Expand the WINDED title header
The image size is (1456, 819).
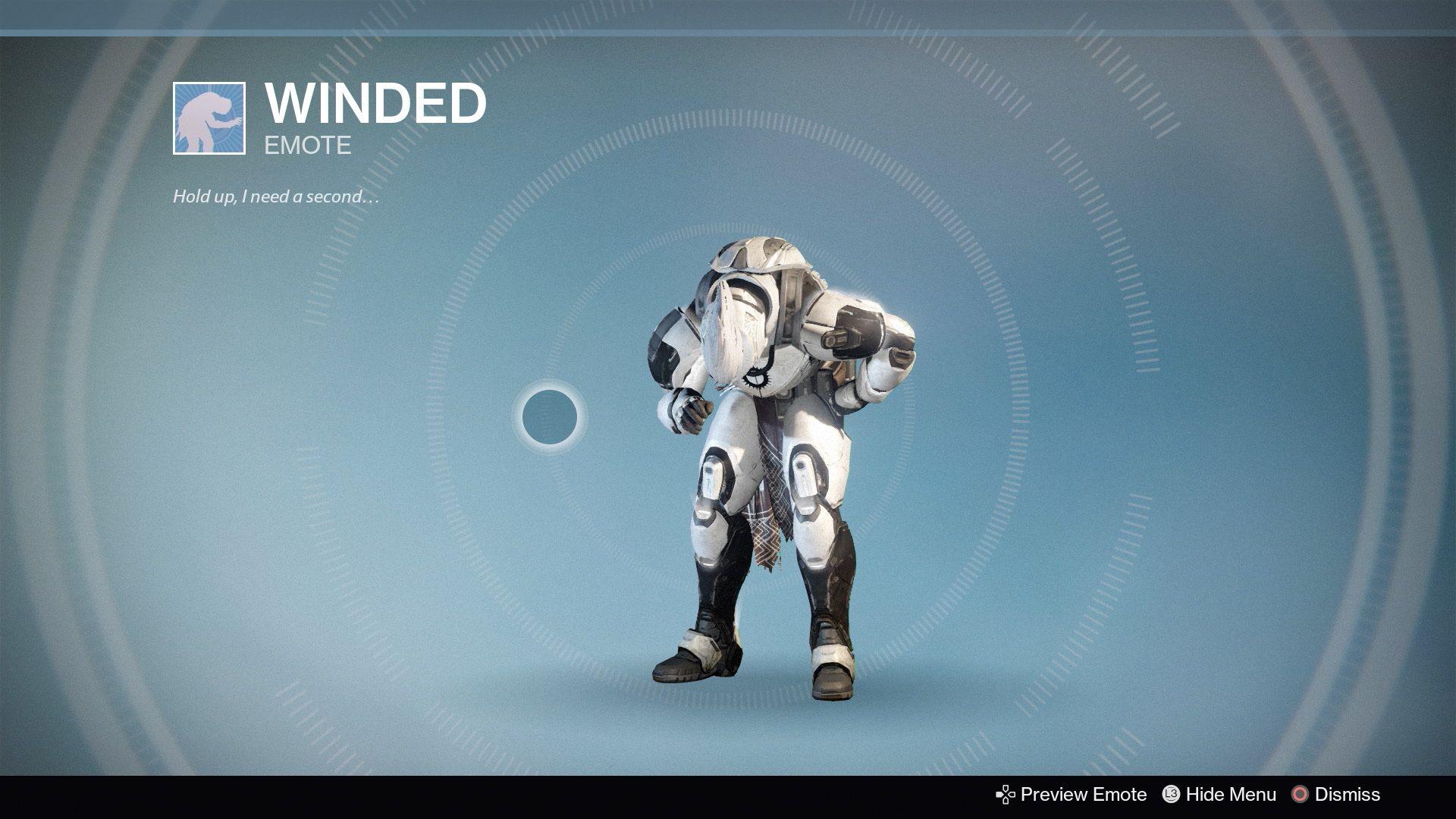click(377, 104)
